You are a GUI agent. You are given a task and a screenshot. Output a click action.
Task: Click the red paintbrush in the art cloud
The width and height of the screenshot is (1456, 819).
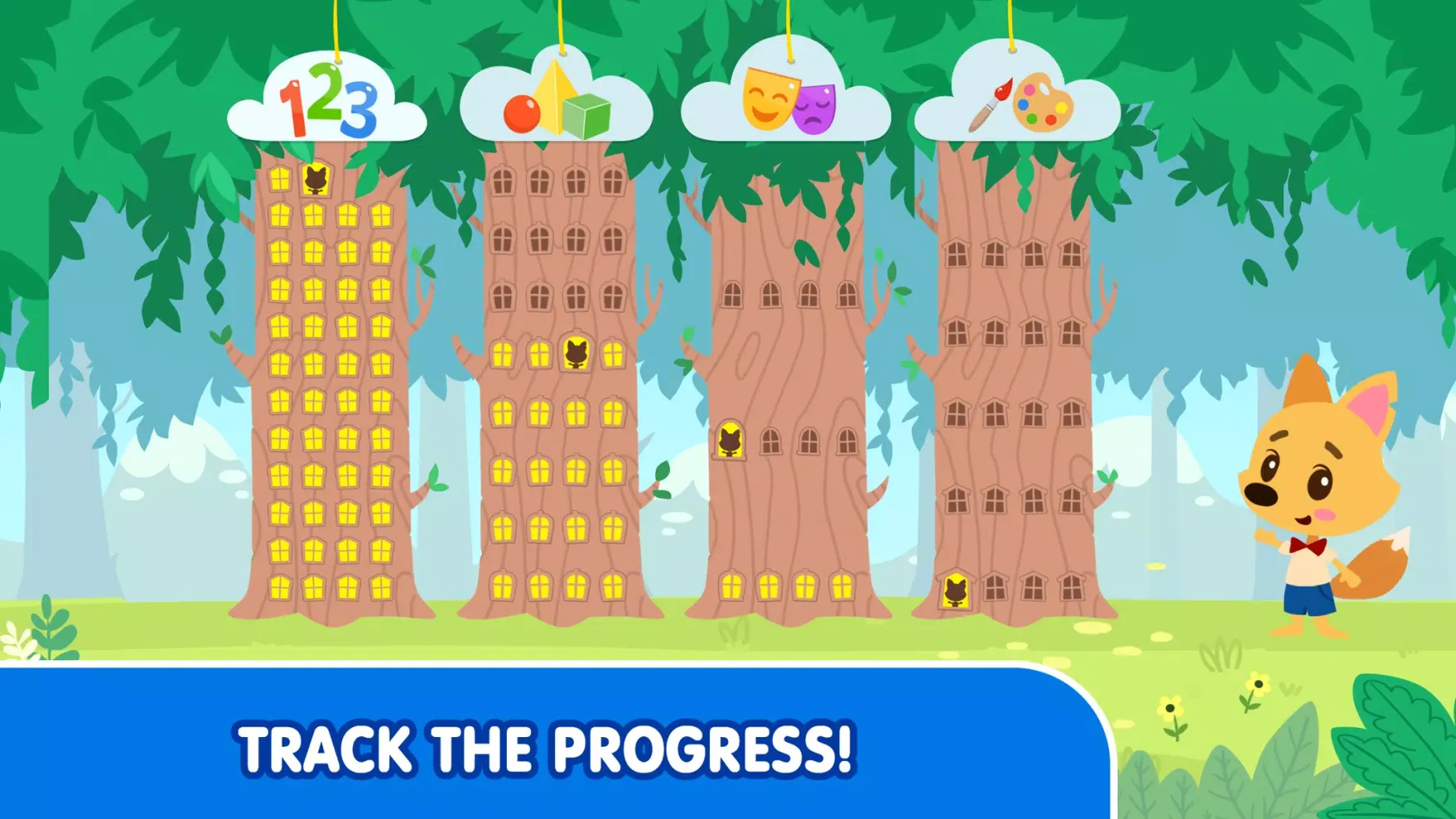point(991,101)
